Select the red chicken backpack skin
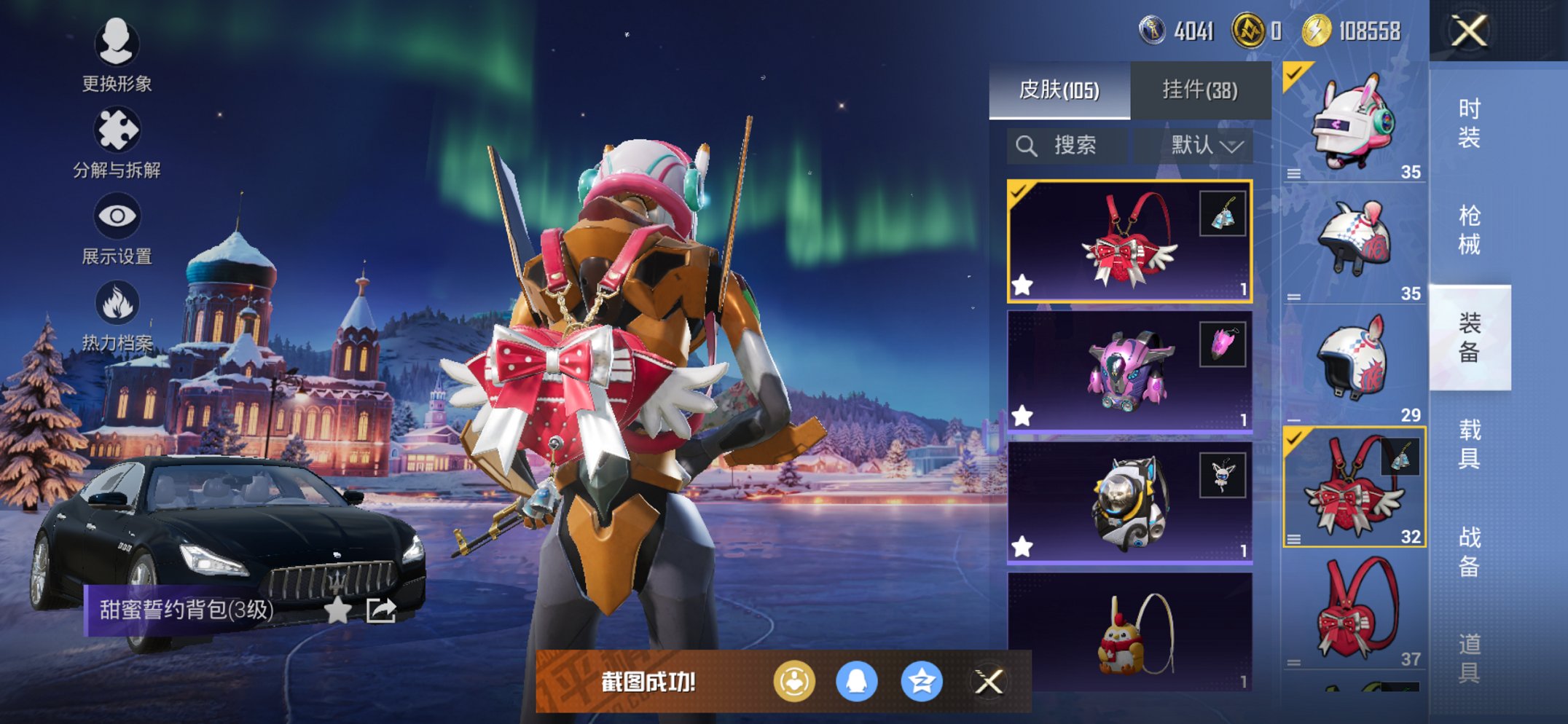The image size is (1568, 724). pyautogui.click(x=1129, y=632)
